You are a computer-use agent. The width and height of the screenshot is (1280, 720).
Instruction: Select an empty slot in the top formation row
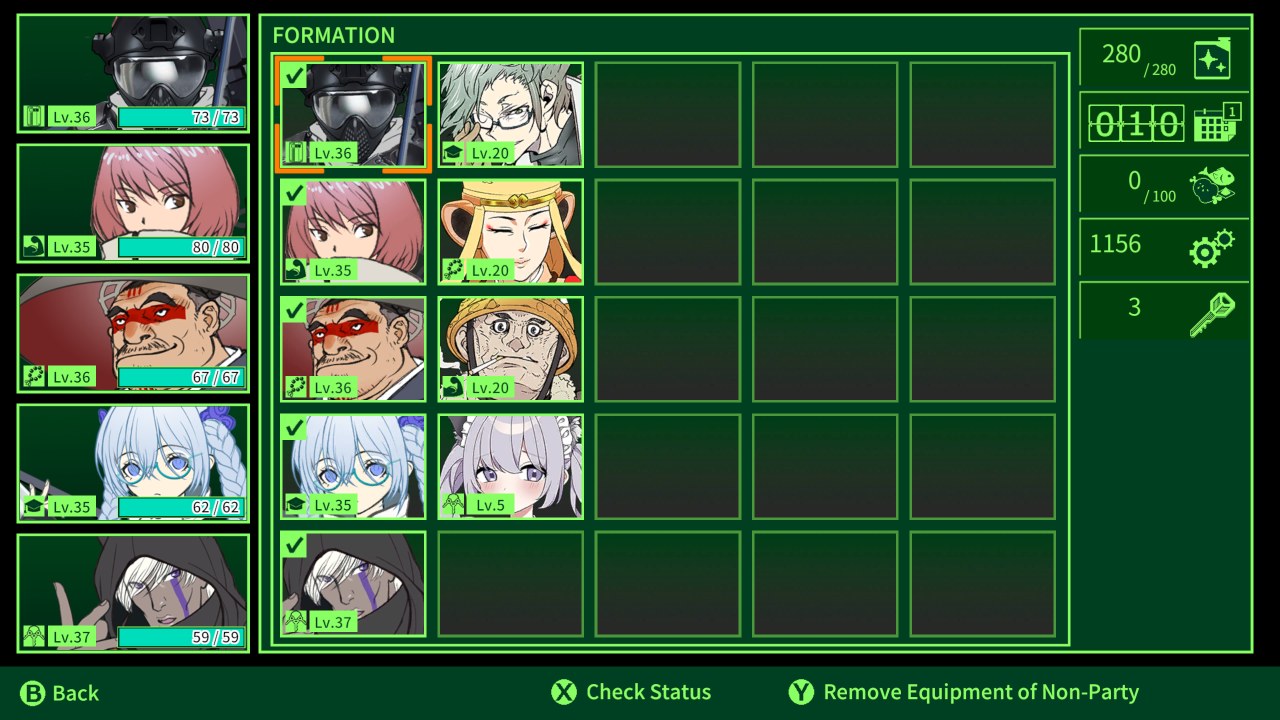tap(667, 113)
